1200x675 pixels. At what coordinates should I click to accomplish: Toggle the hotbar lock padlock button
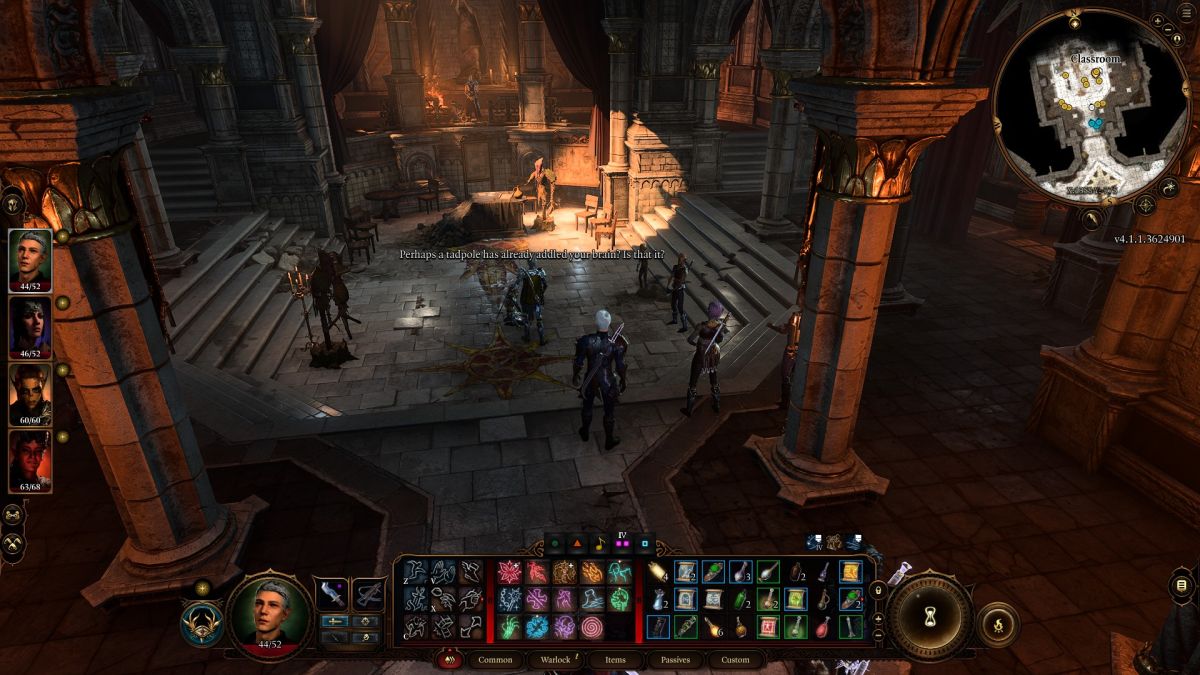[878, 590]
